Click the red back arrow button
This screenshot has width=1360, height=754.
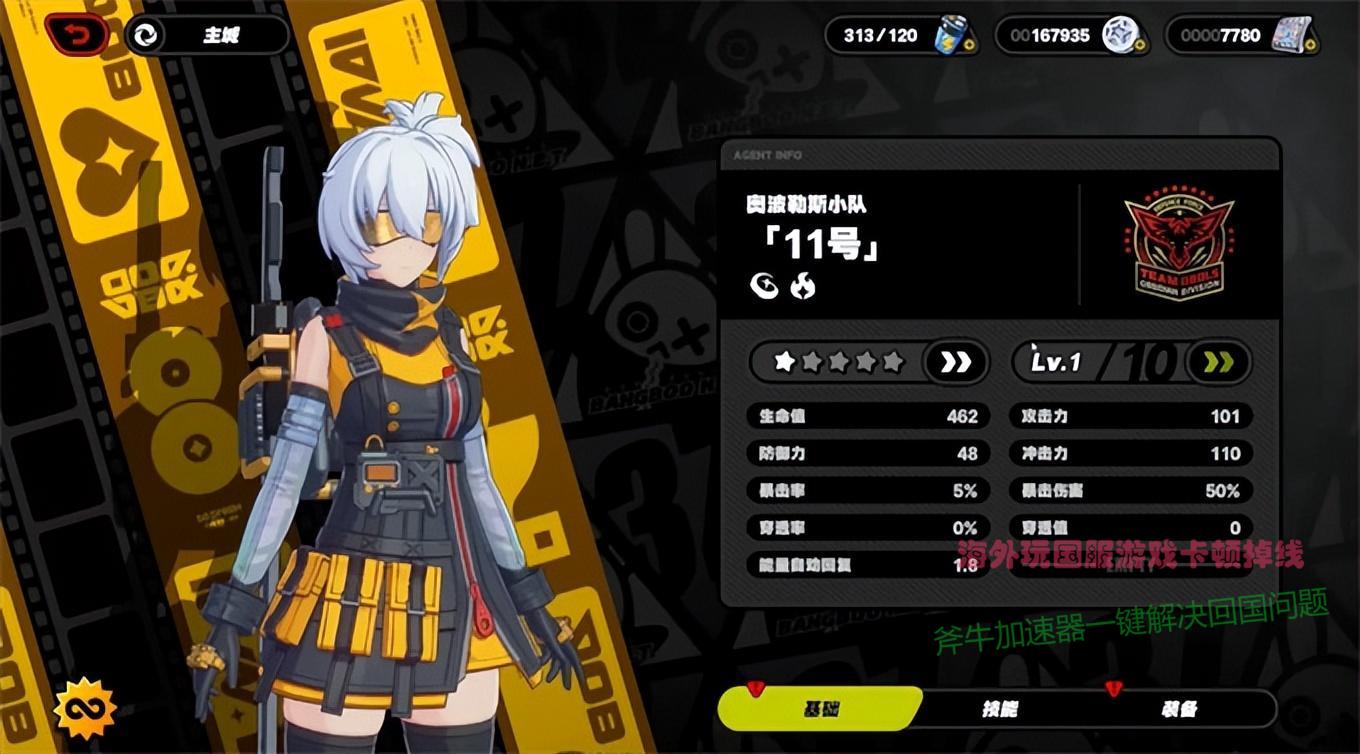click(76, 35)
